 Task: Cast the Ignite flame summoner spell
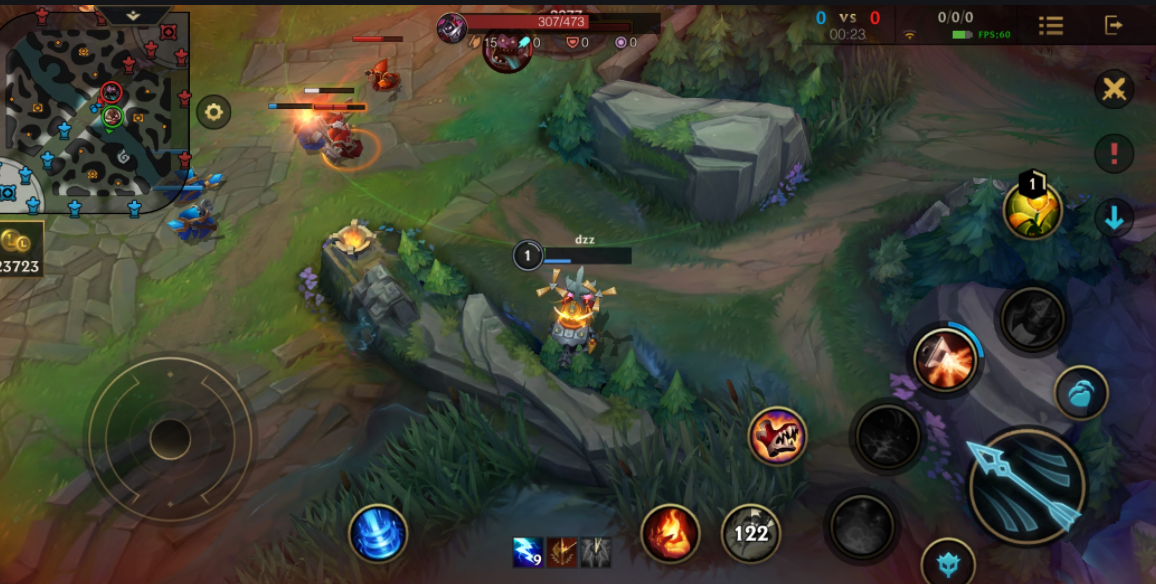point(669,533)
